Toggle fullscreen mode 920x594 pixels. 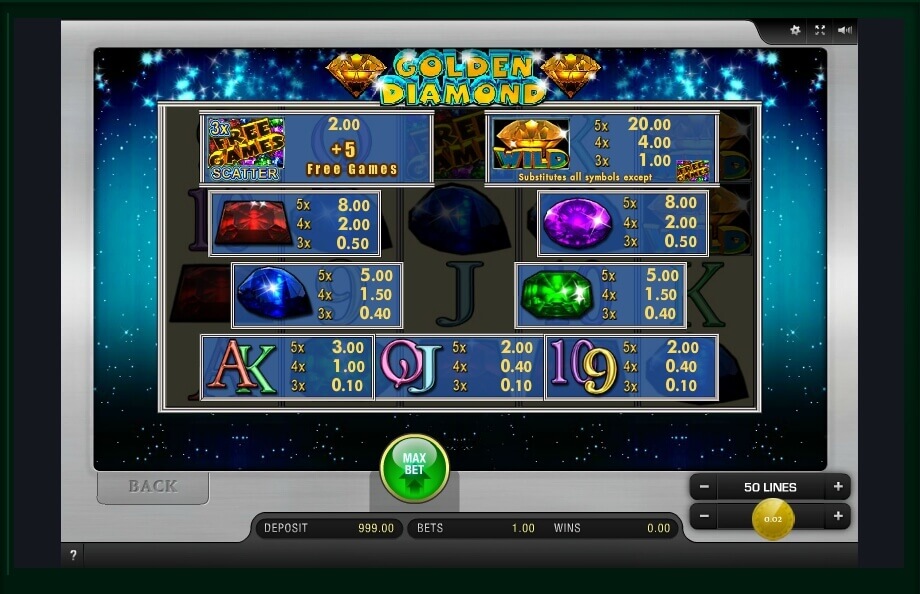click(820, 30)
